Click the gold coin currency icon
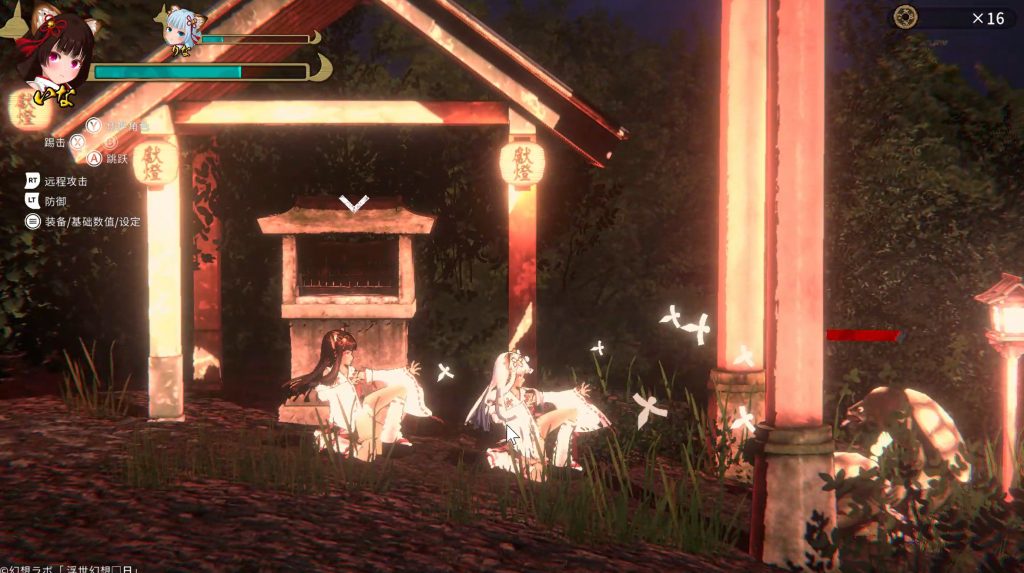 (x=906, y=17)
